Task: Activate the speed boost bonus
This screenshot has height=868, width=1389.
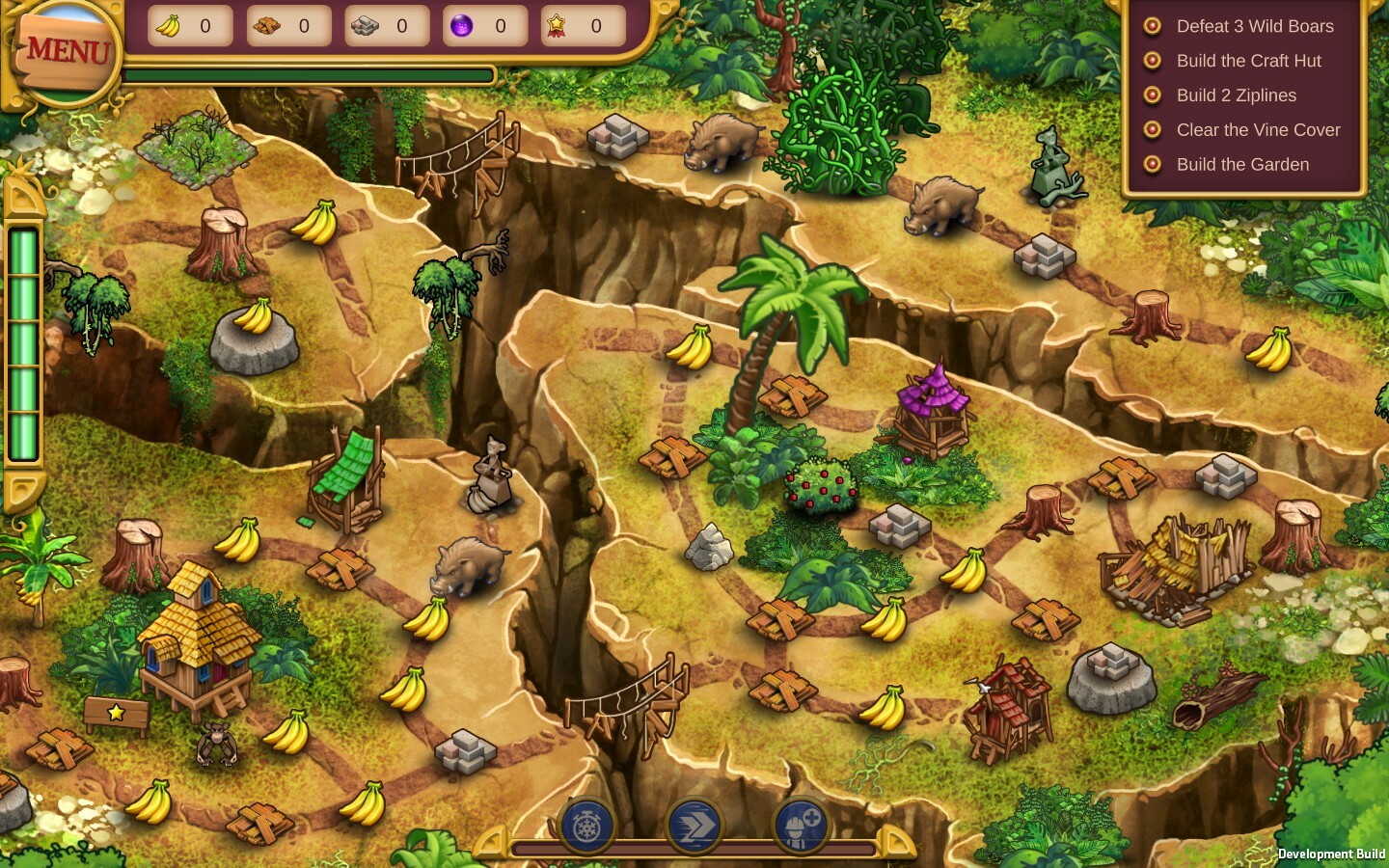Action: tap(695, 827)
